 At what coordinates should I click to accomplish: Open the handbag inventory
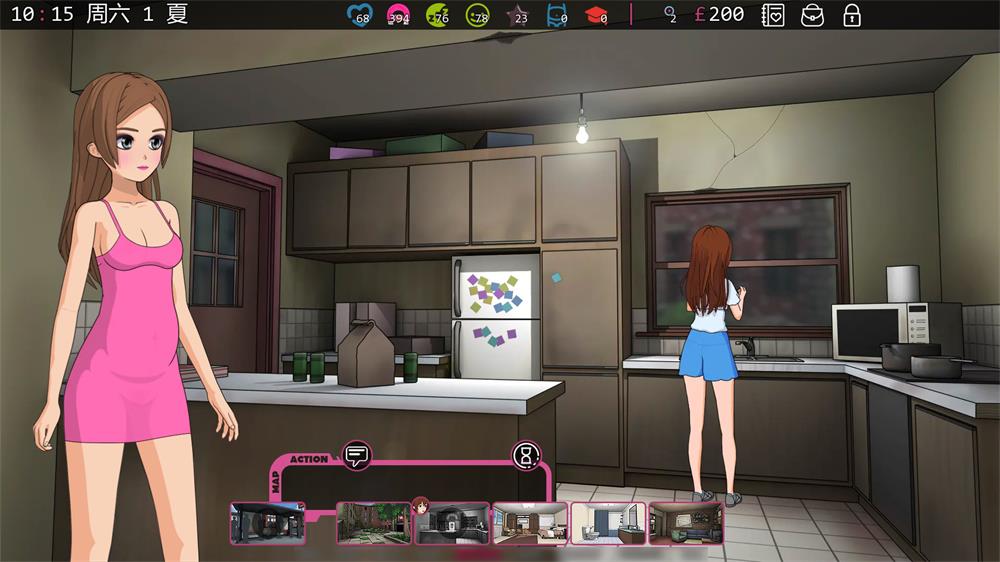pos(812,15)
